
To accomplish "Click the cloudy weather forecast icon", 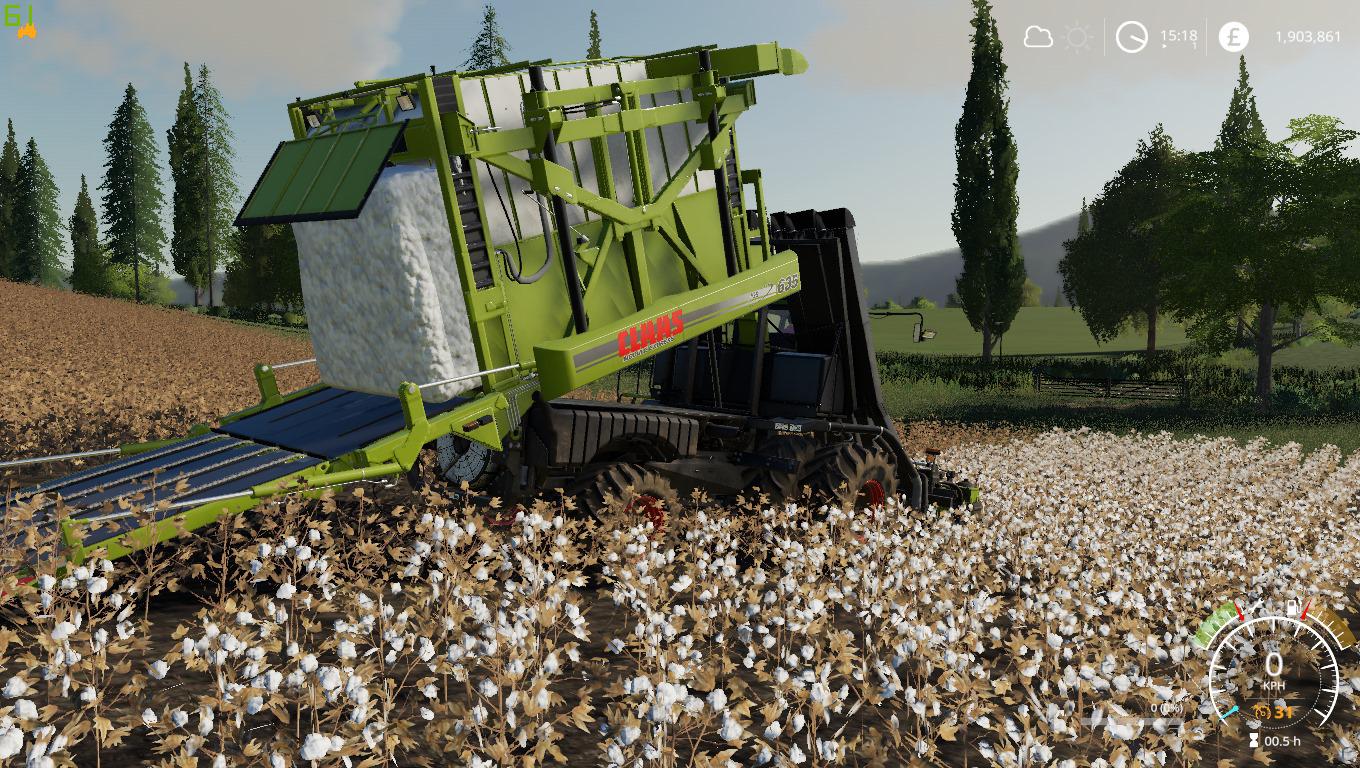I will tap(1038, 37).
